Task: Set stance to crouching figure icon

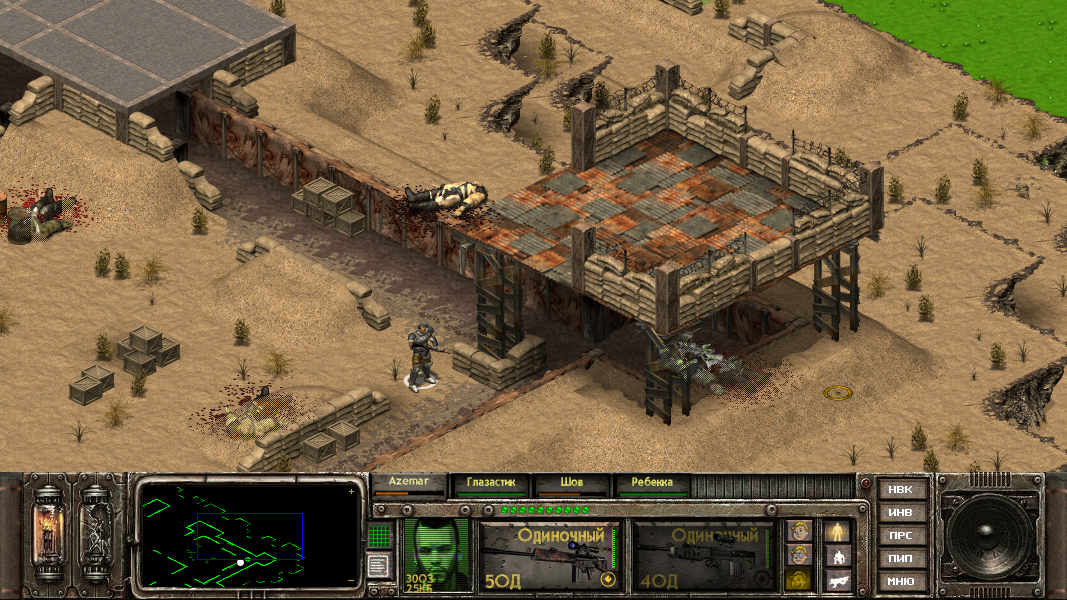Action: tap(838, 555)
